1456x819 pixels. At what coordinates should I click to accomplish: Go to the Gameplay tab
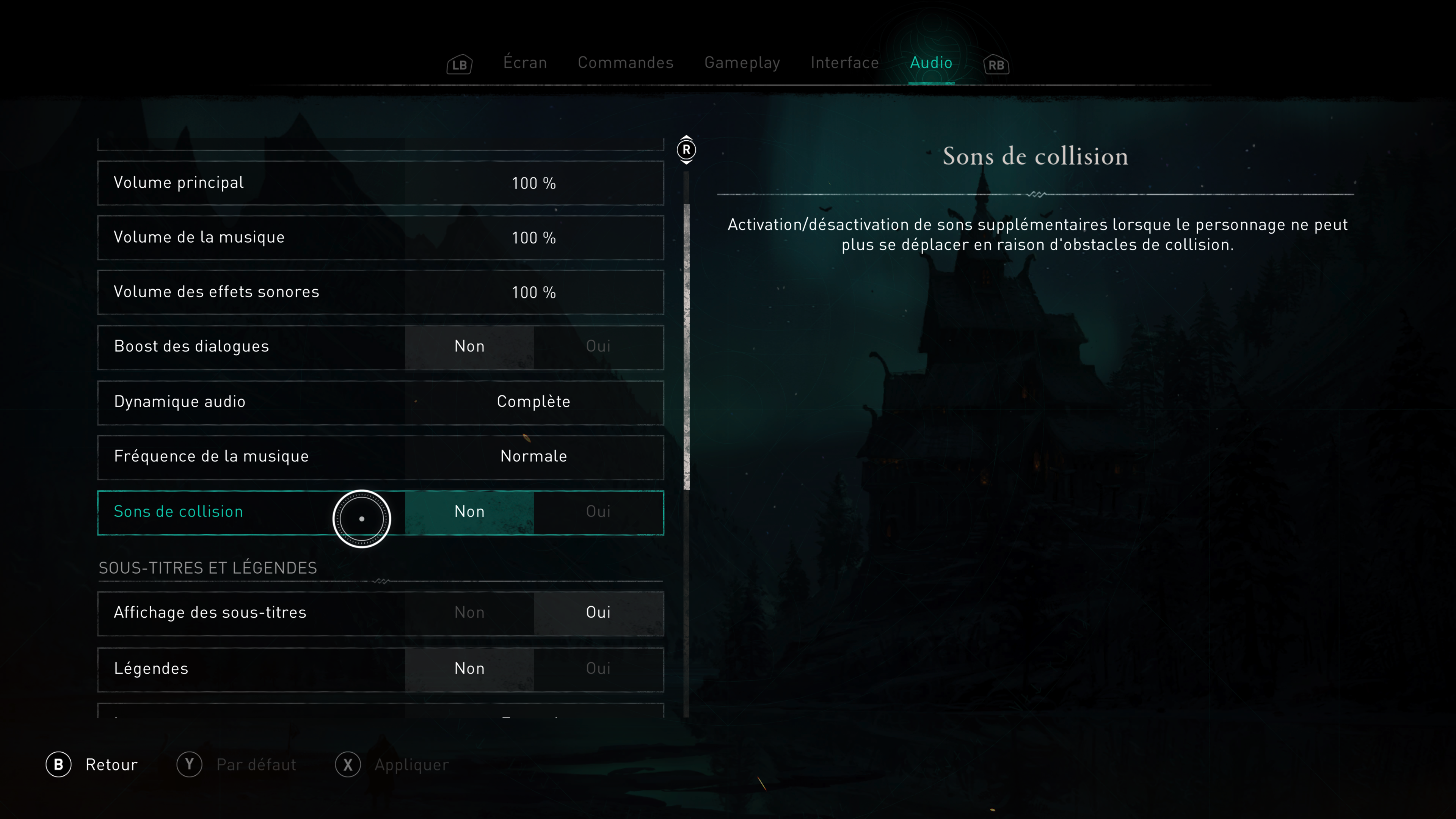click(742, 63)
